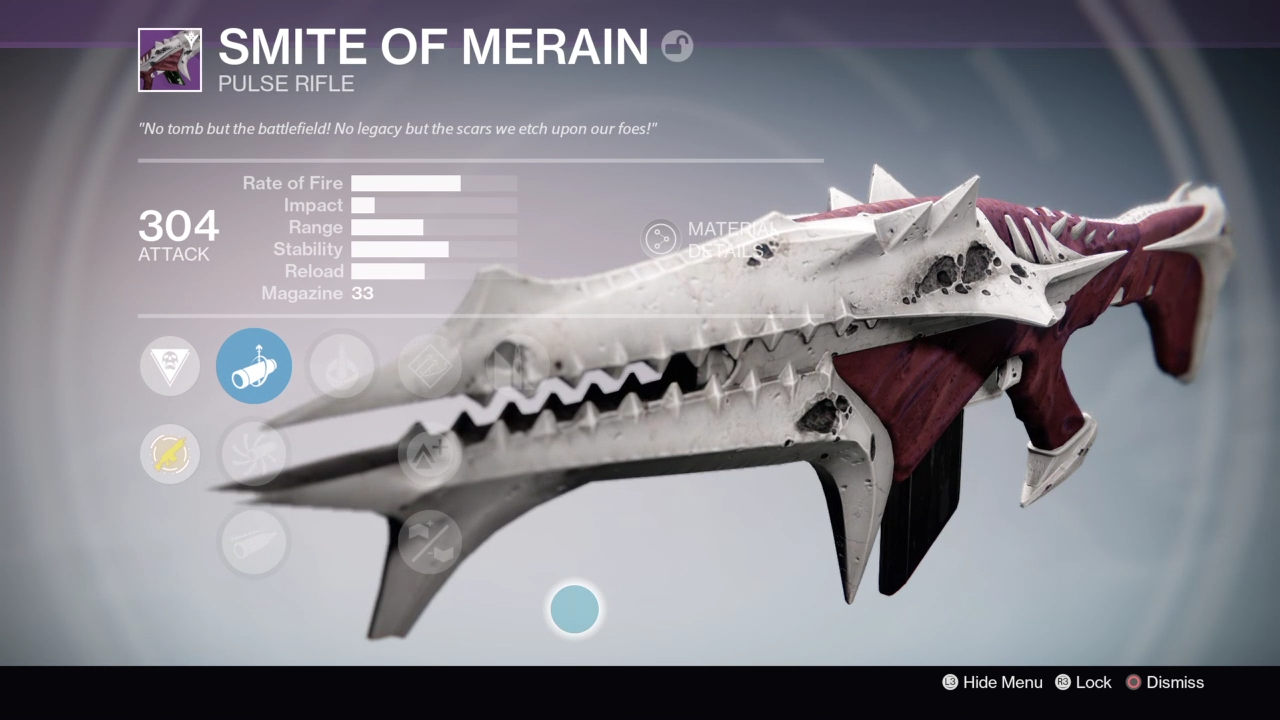The image size is (1280, 720).
Task: Toggle the lock icon beside weapon name
Action: [677, 46]
